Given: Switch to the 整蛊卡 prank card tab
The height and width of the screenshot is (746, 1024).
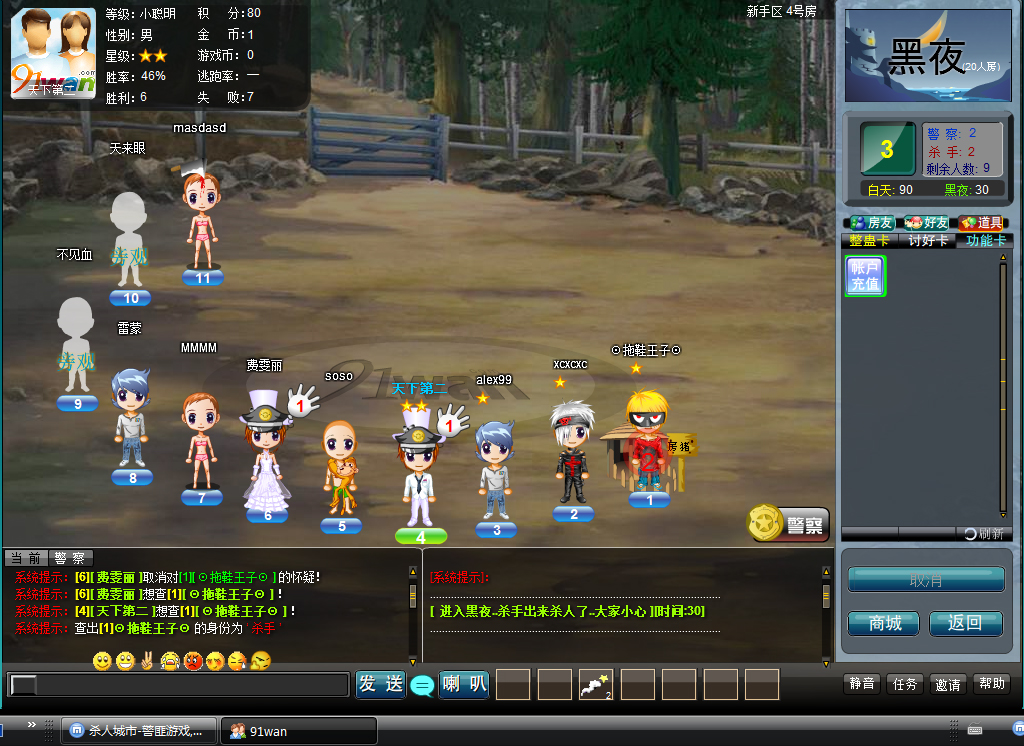Looking at the screenshot, I should point(869,241).
